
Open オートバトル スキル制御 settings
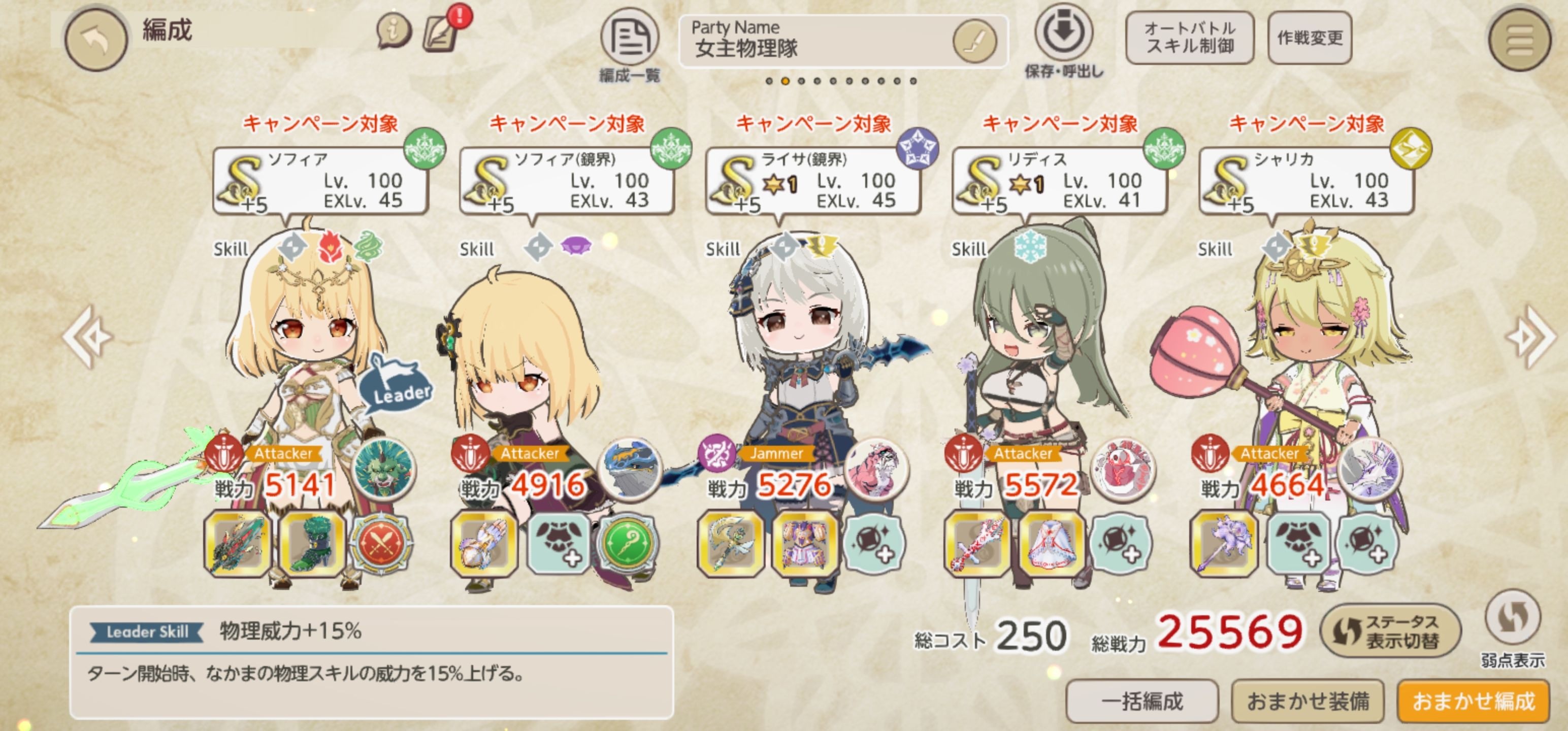click(1189, 40)
